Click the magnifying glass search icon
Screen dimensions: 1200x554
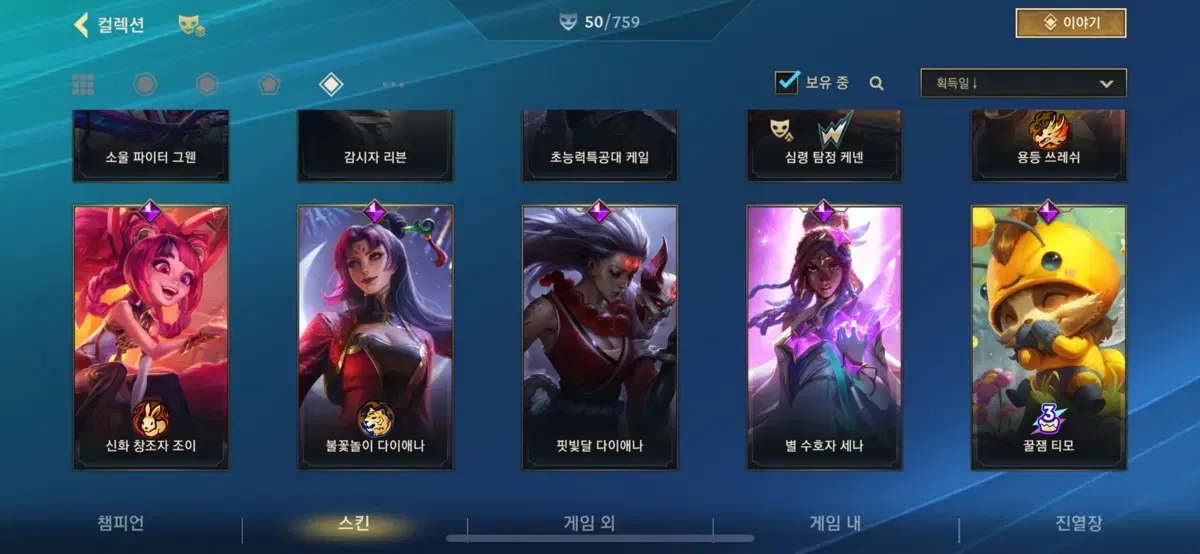pyautogui.click(x=877, y=84)
